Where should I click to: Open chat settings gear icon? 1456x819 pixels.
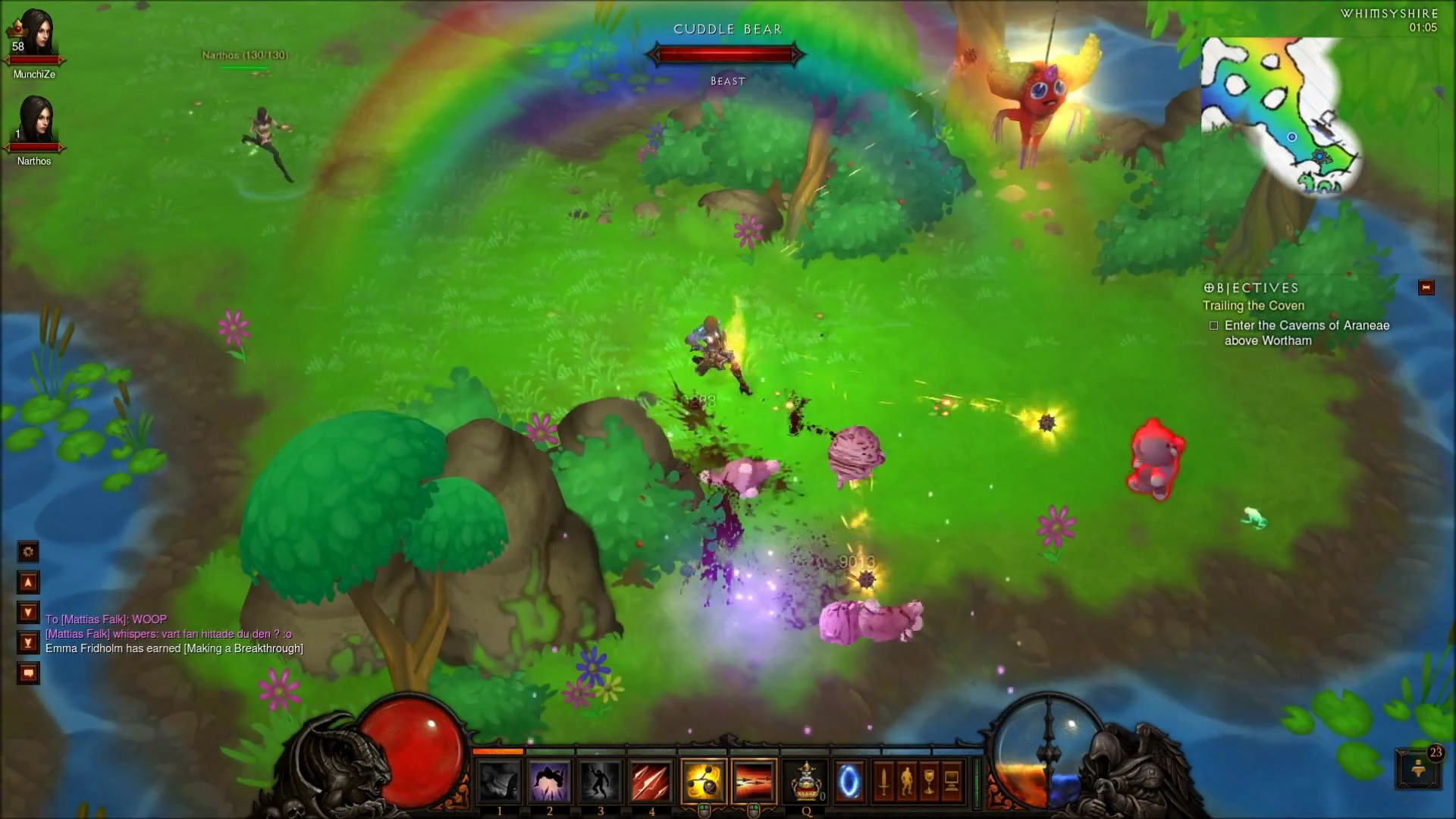pyautogui.click(x=28, y=552)
